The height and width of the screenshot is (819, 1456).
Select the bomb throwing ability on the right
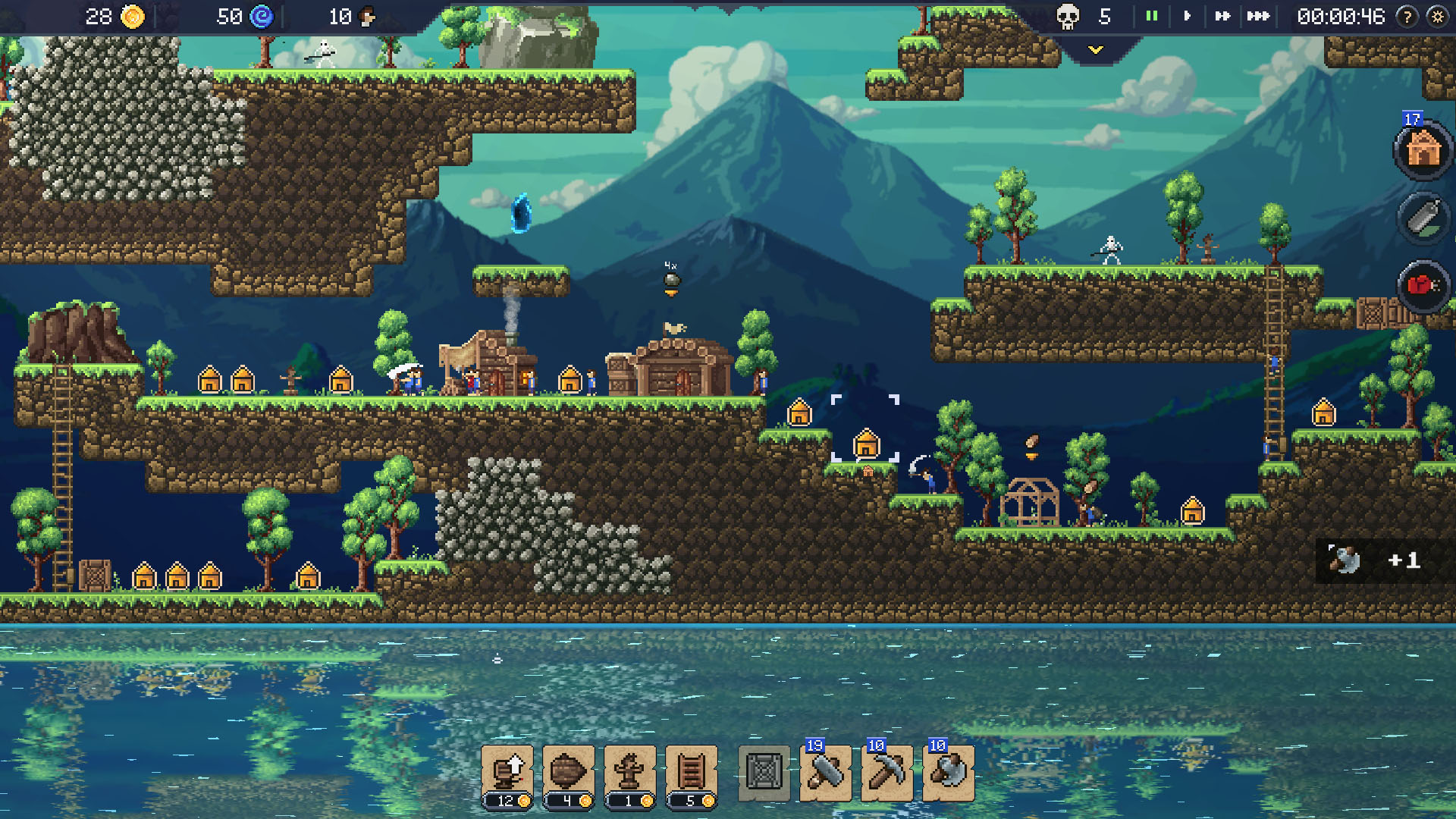tap(1422, 219)
